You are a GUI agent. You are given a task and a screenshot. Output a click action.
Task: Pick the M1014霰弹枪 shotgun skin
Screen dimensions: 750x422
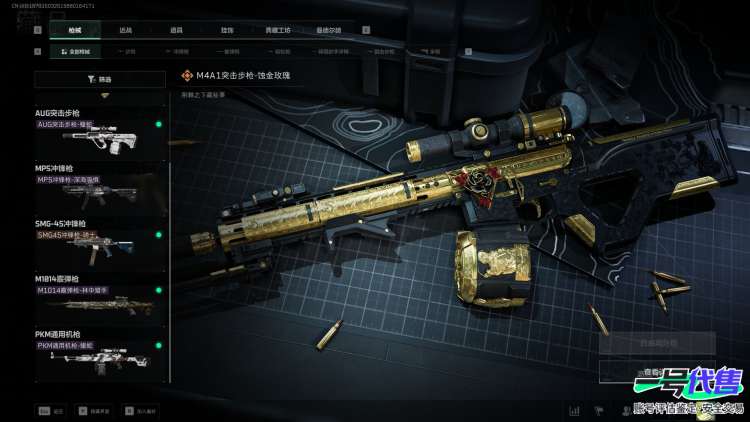tap(99, 298)
